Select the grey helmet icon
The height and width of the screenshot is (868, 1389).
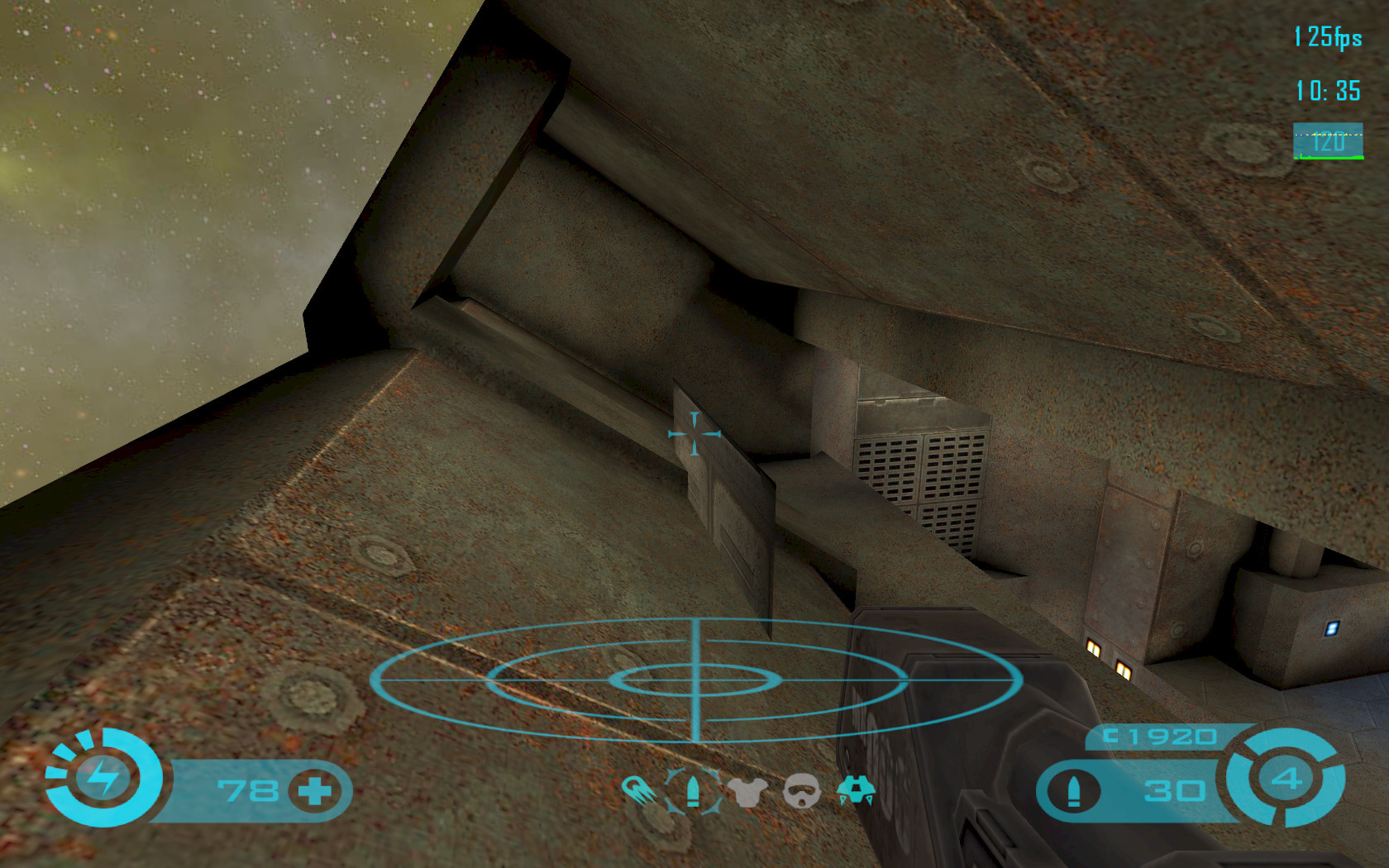point(801,792)
